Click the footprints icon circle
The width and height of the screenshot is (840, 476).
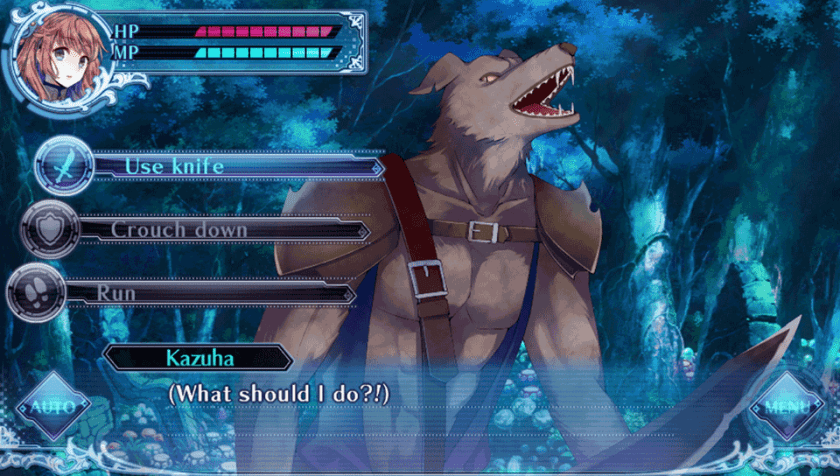click(x=36, y=293)
